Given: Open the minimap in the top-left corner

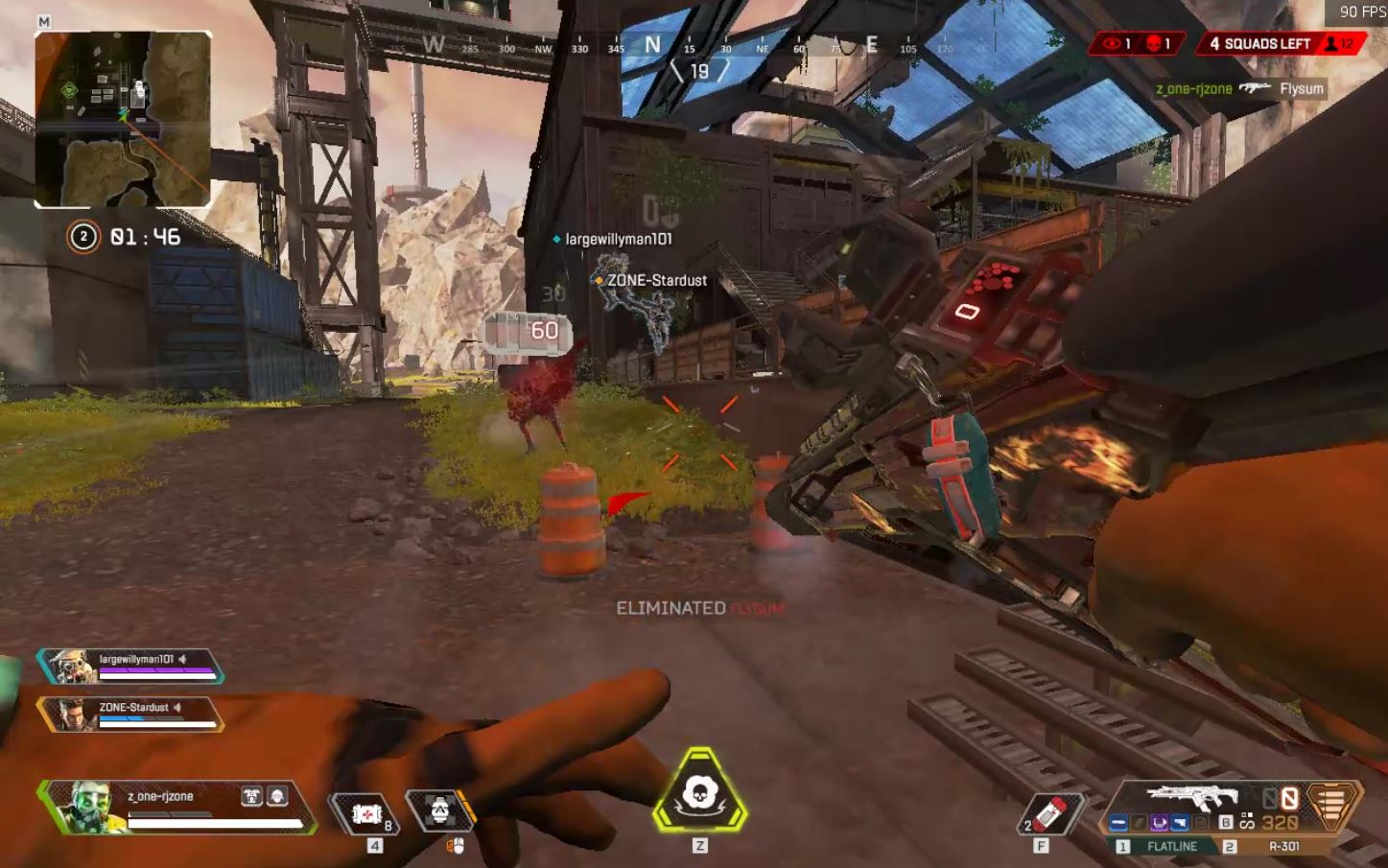Looking at the screenshot, I should click(123, 119).
